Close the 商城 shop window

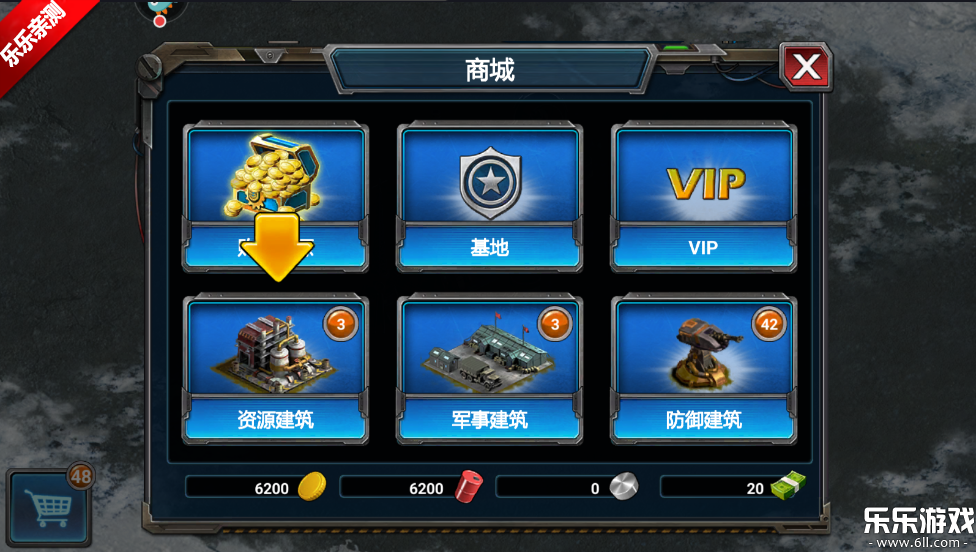click(806, 68)
